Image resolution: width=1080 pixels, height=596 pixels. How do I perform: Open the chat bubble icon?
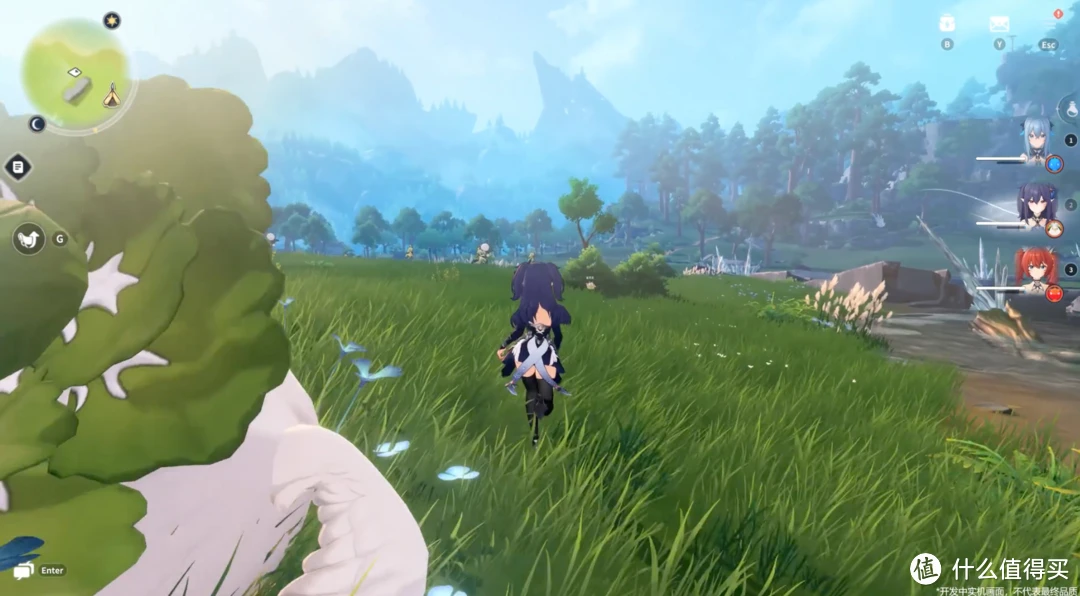[23, 570]
